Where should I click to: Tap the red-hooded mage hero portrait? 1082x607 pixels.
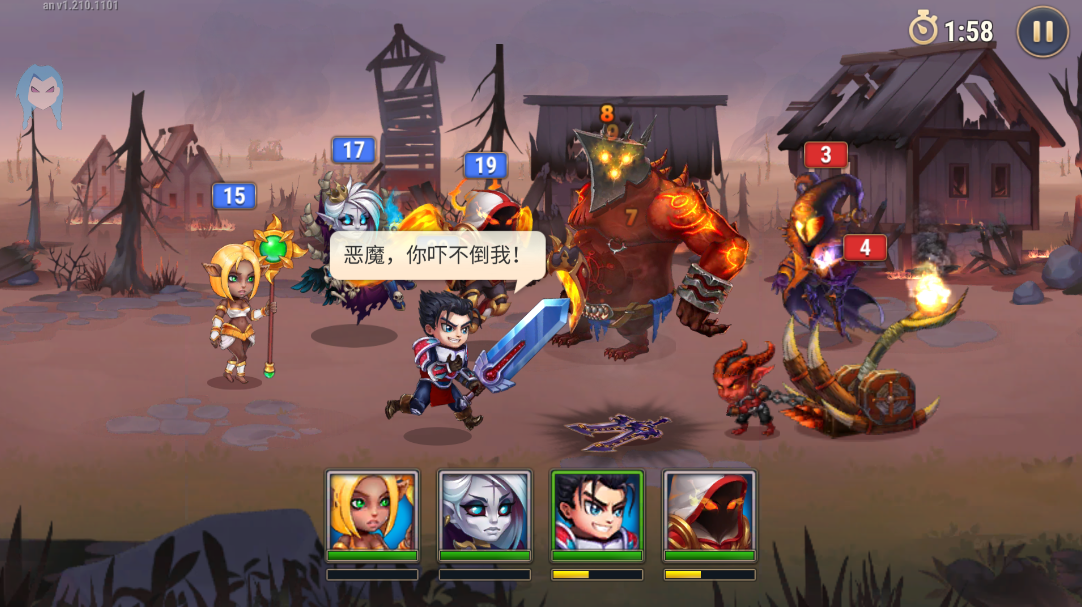point(709,511)
